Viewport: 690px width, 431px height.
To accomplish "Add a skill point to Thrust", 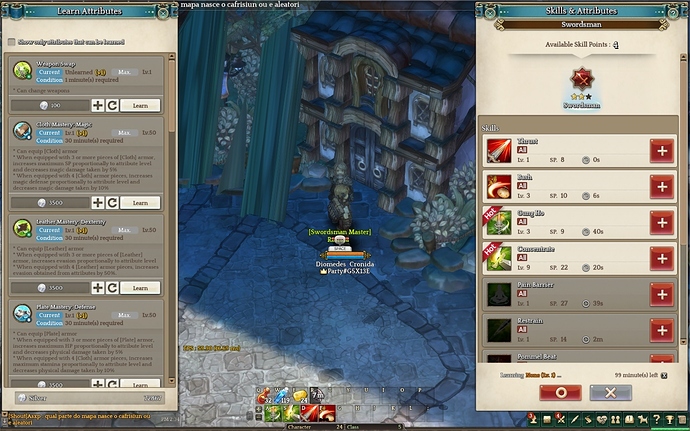I will pos(661,151).
